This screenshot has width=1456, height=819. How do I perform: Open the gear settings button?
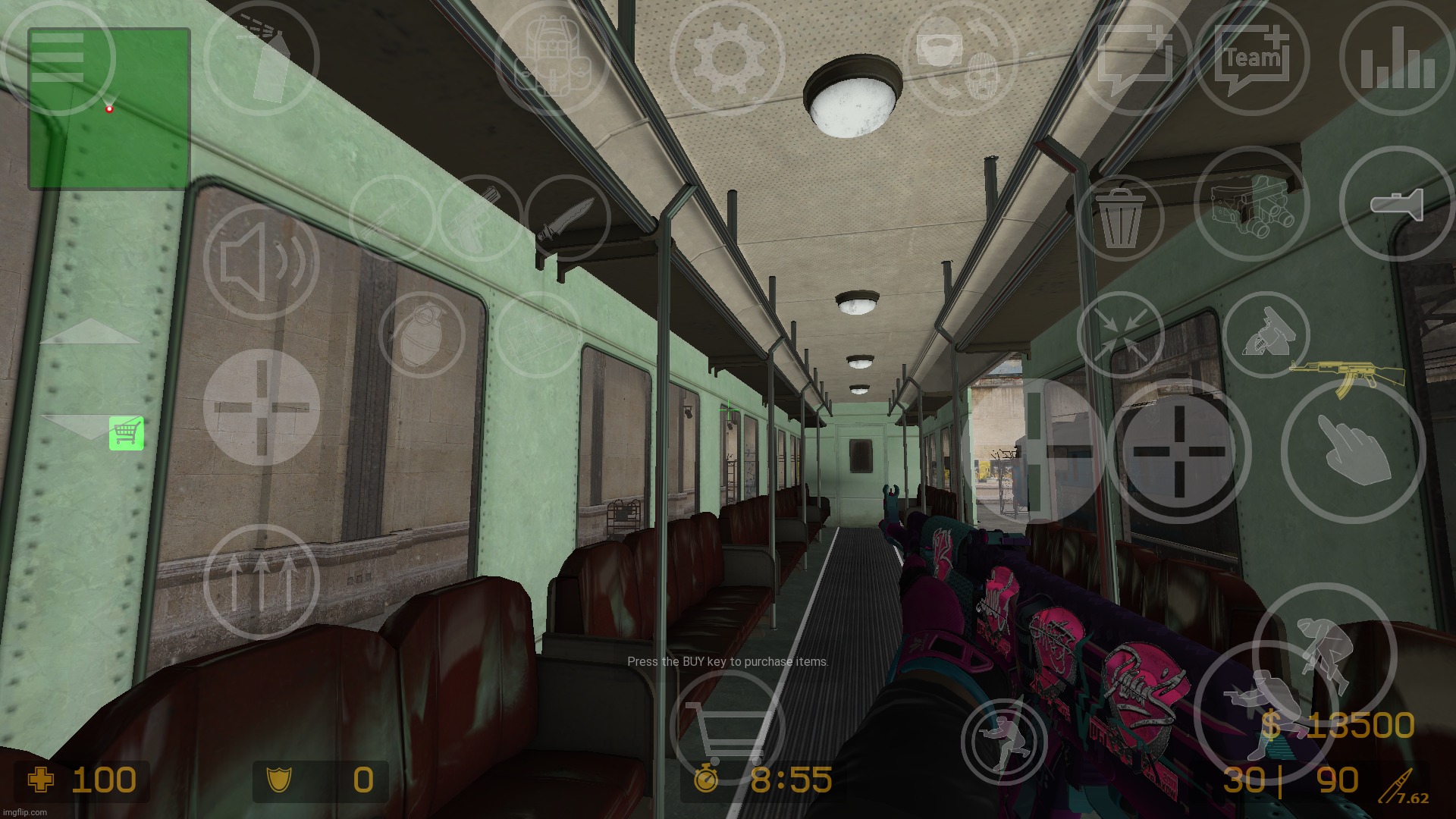(x=726, y=58)
